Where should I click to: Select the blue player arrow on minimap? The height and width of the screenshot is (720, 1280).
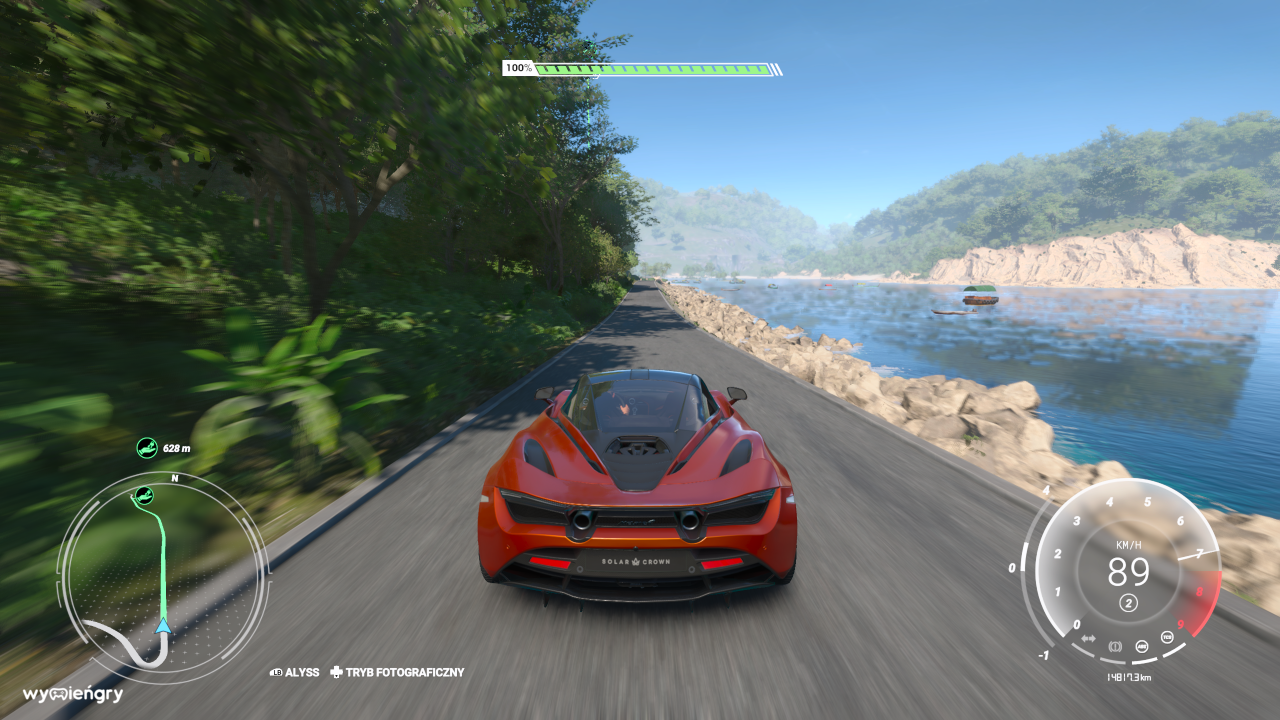[x=163, y=626]
